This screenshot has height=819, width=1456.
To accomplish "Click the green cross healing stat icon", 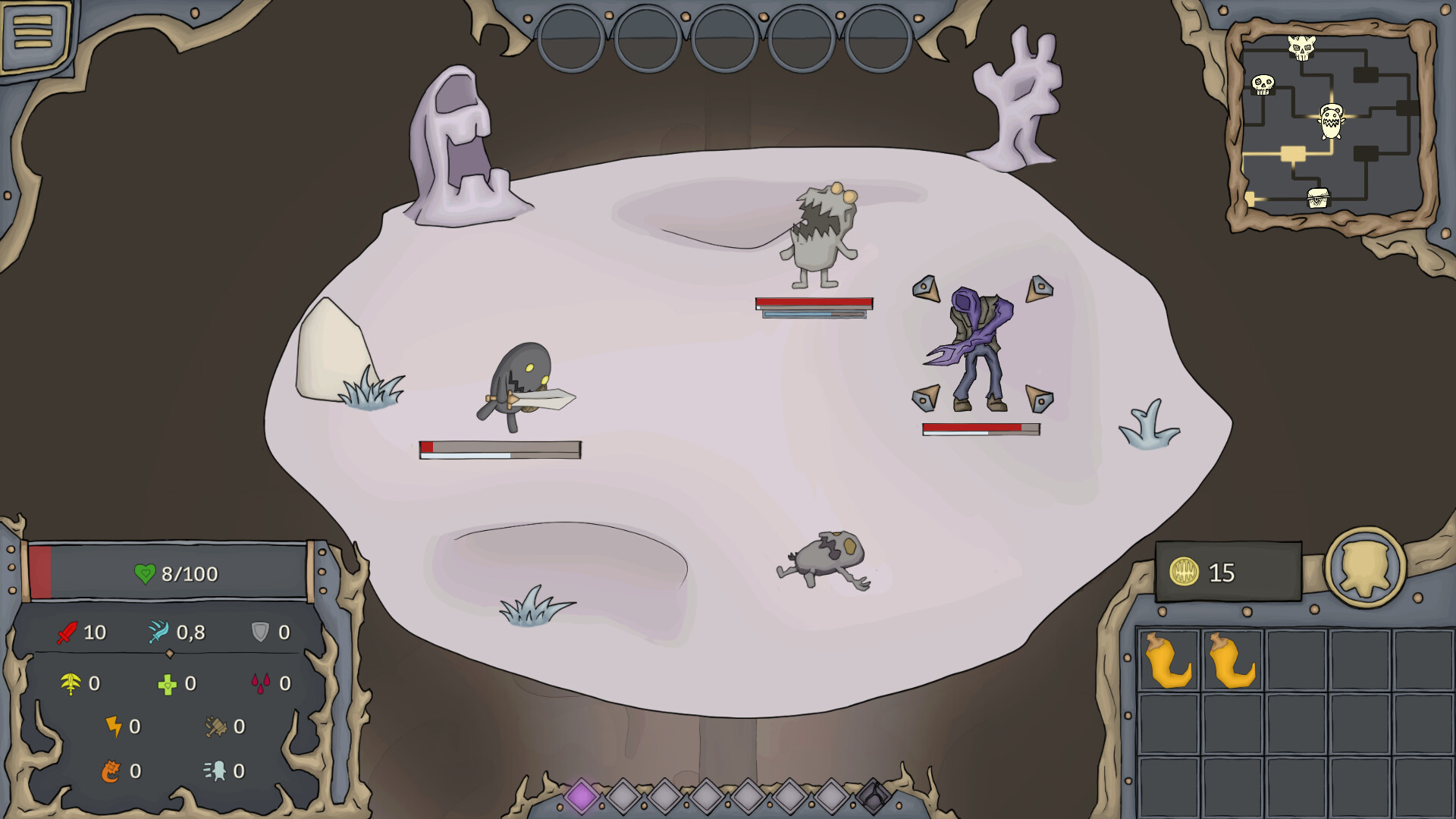I will click(x=168, y=682).
